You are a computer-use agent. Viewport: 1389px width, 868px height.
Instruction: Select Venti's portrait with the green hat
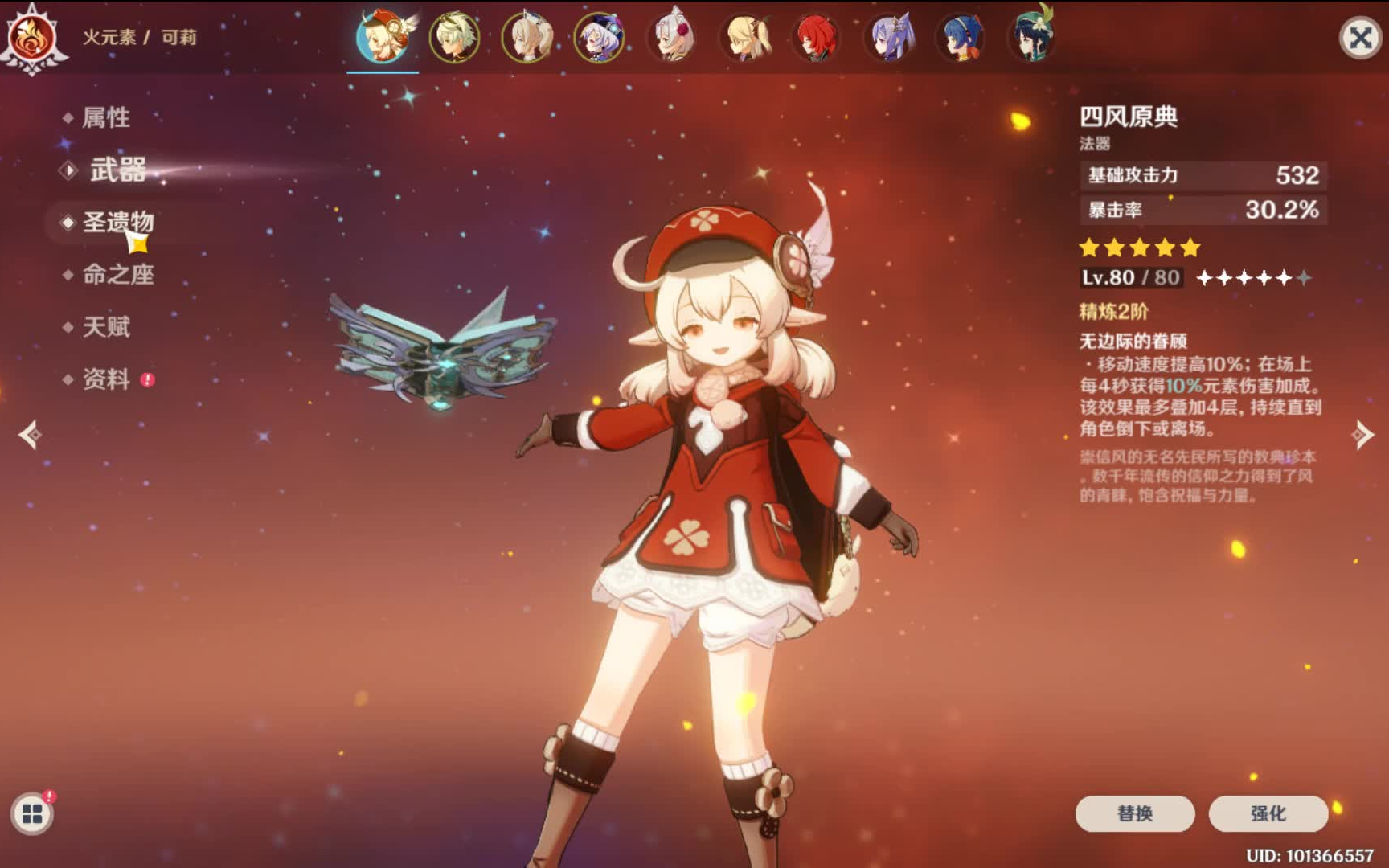[1033, 37]
